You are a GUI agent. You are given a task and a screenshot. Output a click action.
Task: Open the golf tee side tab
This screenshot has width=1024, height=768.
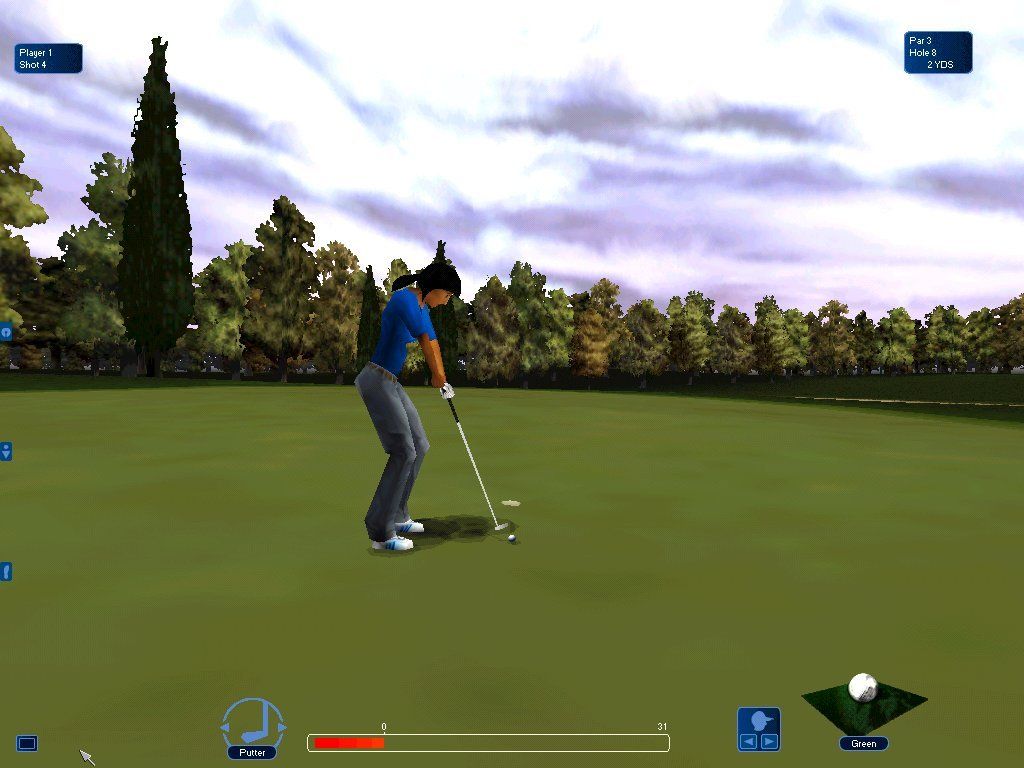[5, 332]
